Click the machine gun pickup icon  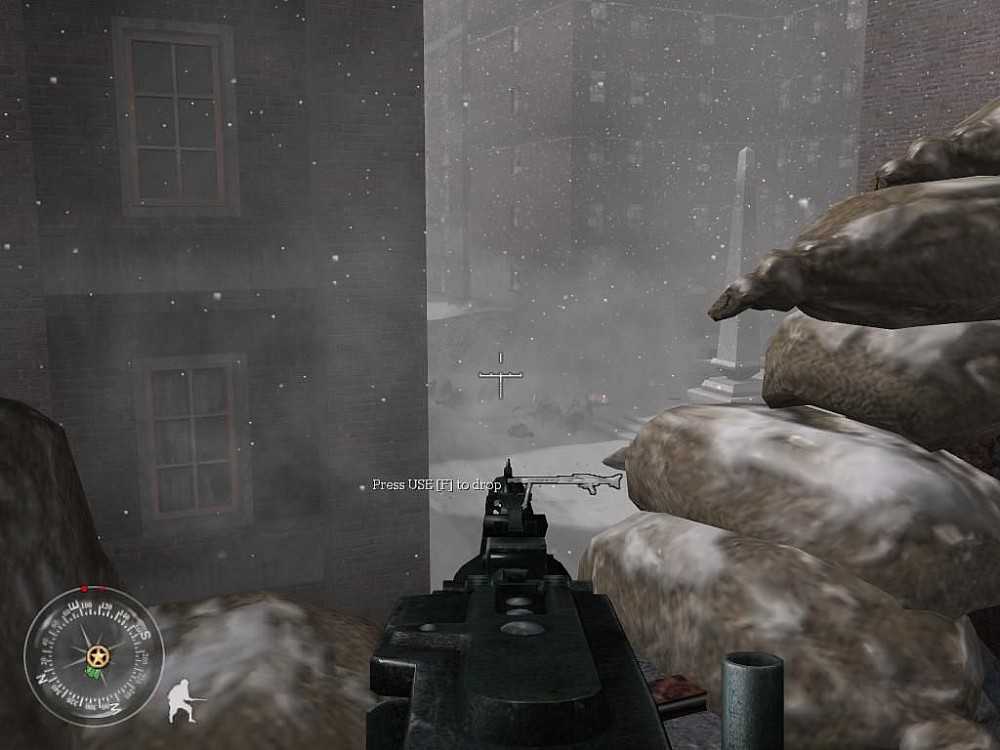click(x=566, y=483)
